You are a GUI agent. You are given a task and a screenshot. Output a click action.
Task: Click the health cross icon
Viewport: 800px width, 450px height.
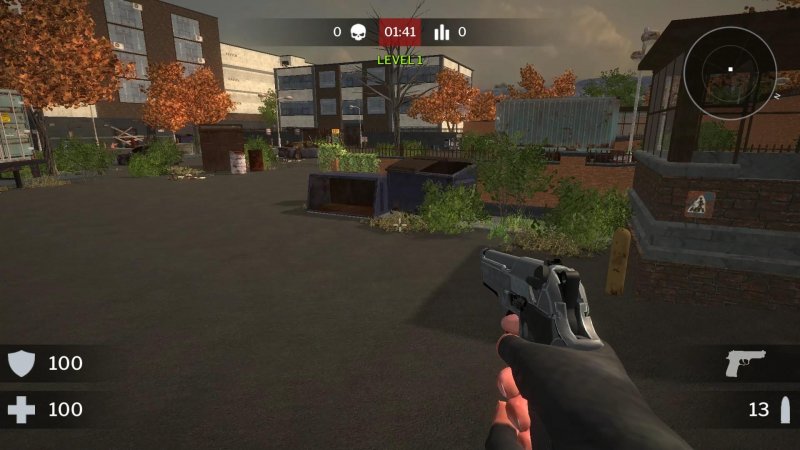coord(21,410)
